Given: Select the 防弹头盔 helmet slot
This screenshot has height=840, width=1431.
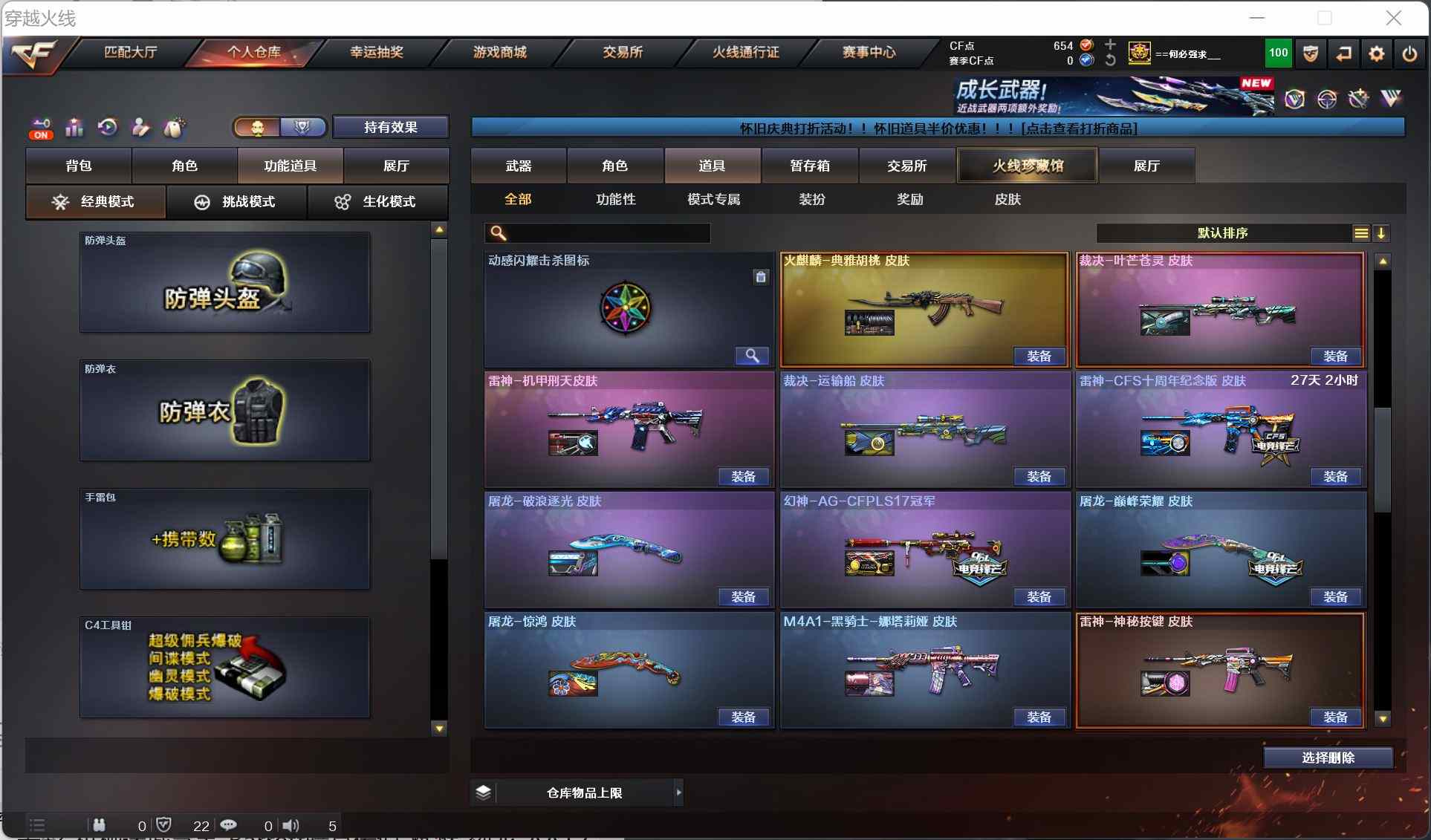Looking at the screenshot, I should point(224,282).
